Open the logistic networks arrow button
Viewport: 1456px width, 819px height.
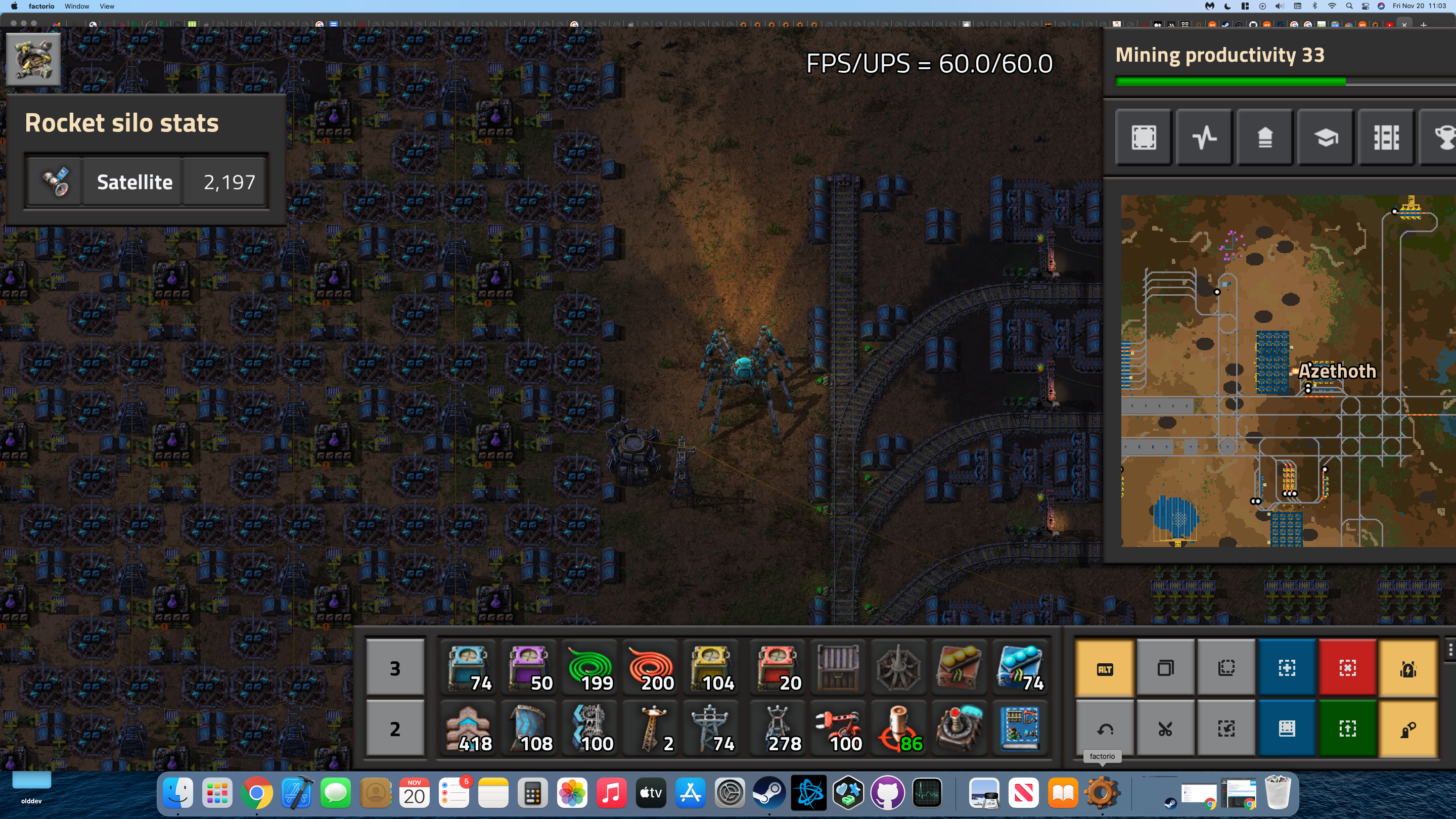pyautogui.click(x=1265, y=138)
